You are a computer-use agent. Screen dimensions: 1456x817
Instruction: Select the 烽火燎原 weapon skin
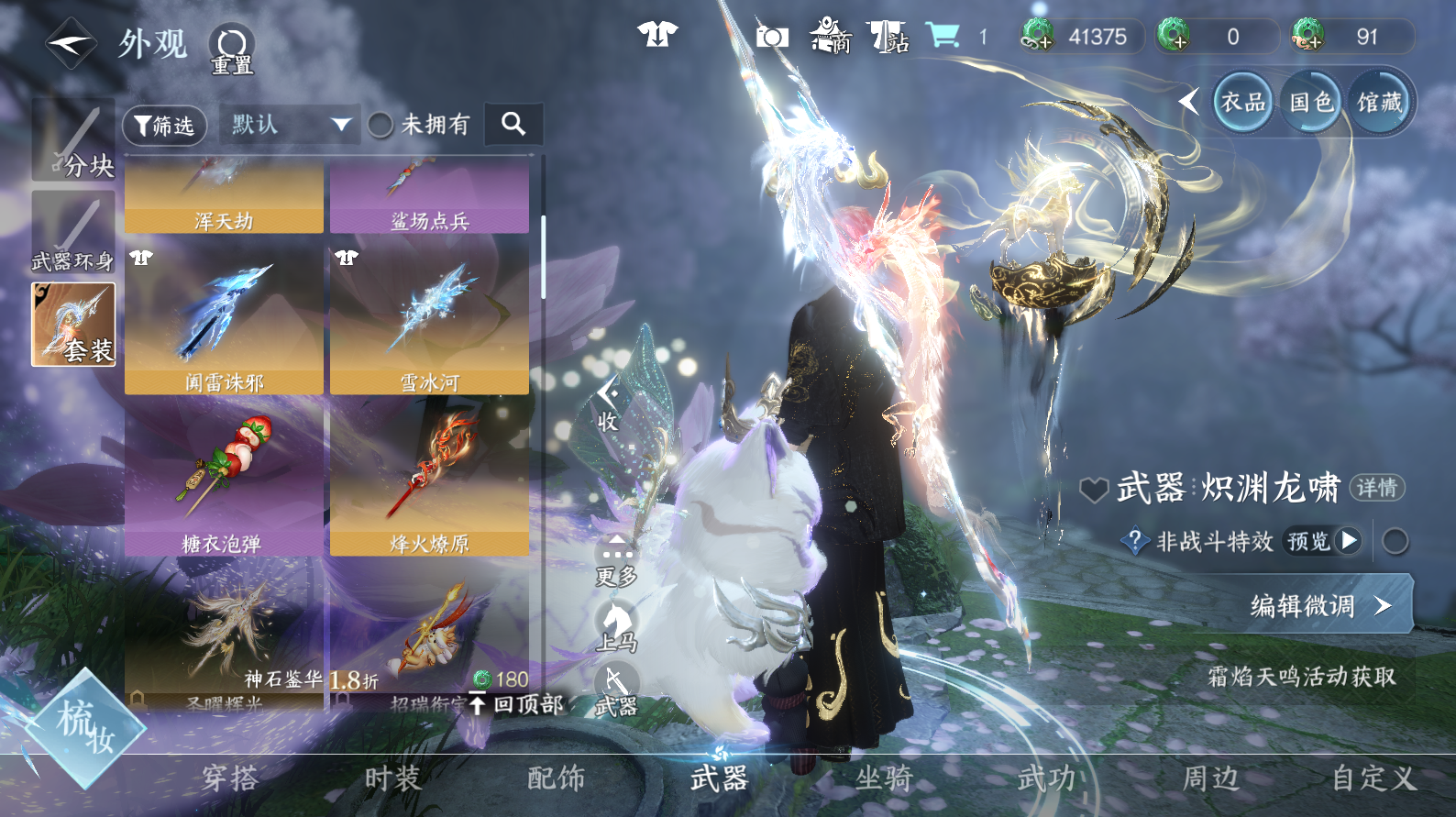click(429, 477)
